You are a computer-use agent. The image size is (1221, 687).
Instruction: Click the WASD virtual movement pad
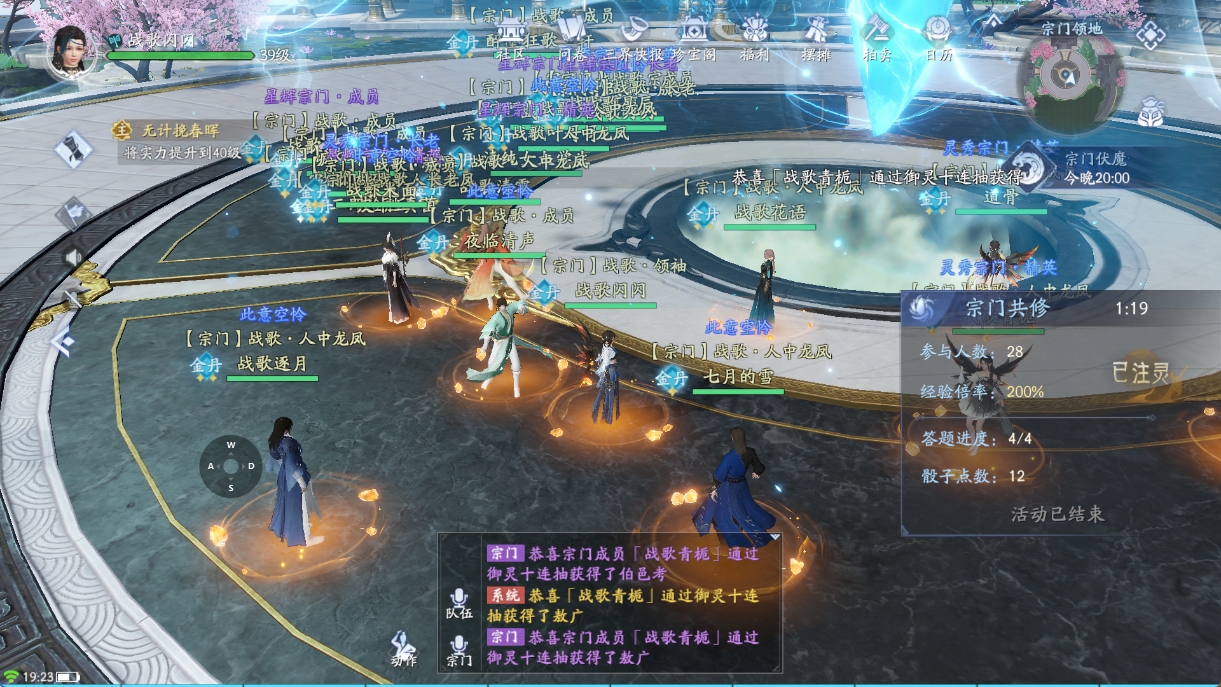[231, 466]
